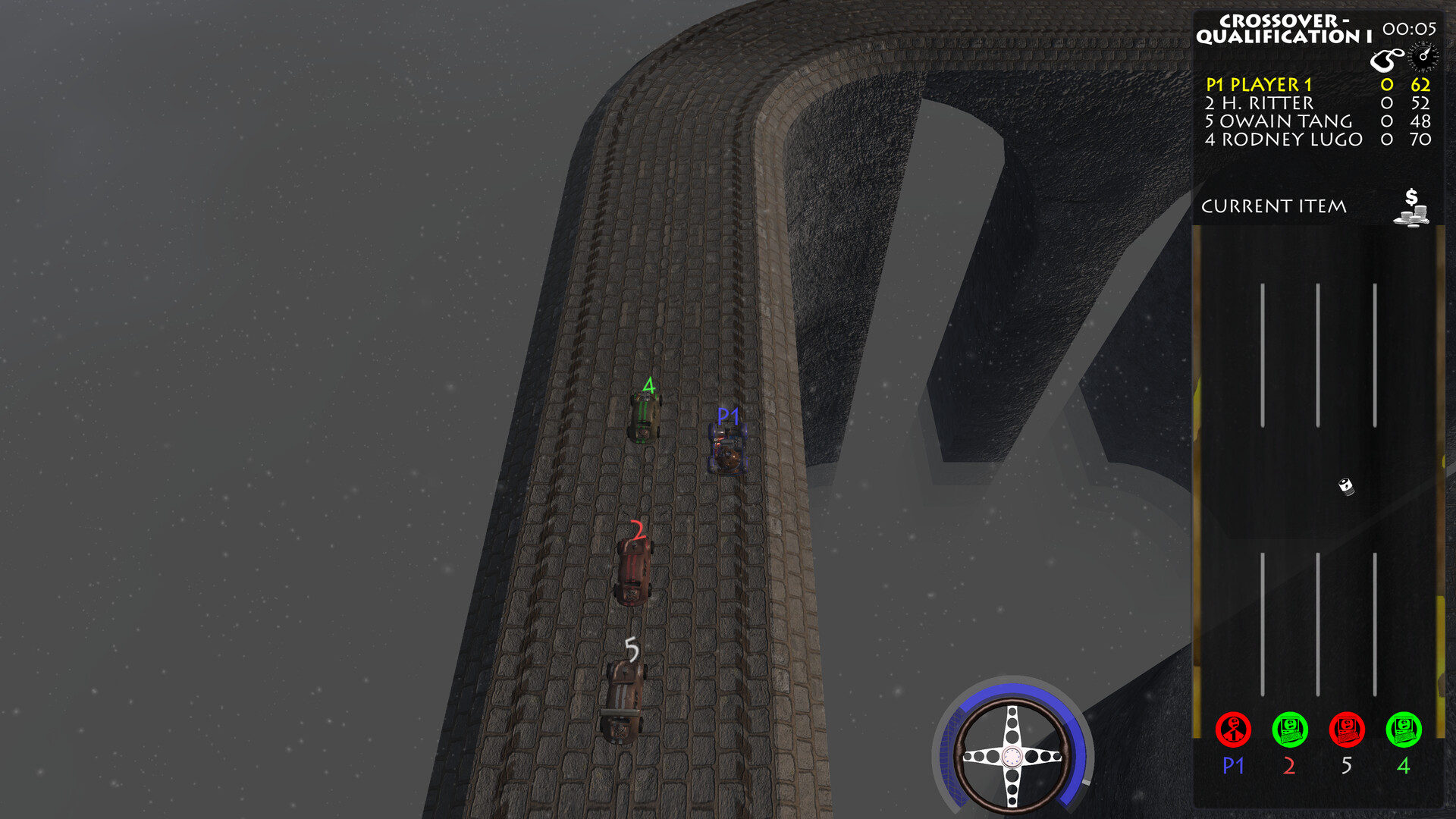Viewport: 1456px width, 819px height.
Task: Click the speedometer icon above the leaderboard
Action: [1422, 55]
